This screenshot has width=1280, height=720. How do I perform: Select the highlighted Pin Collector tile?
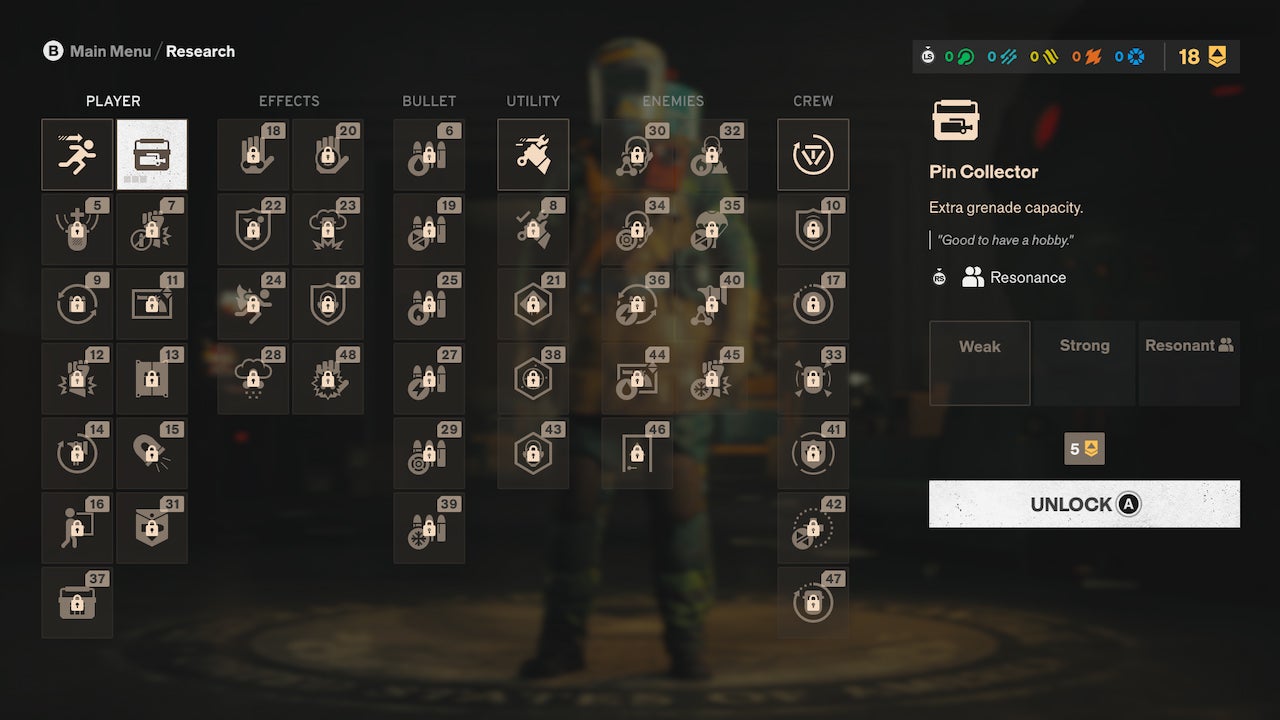tap(152, 155)
